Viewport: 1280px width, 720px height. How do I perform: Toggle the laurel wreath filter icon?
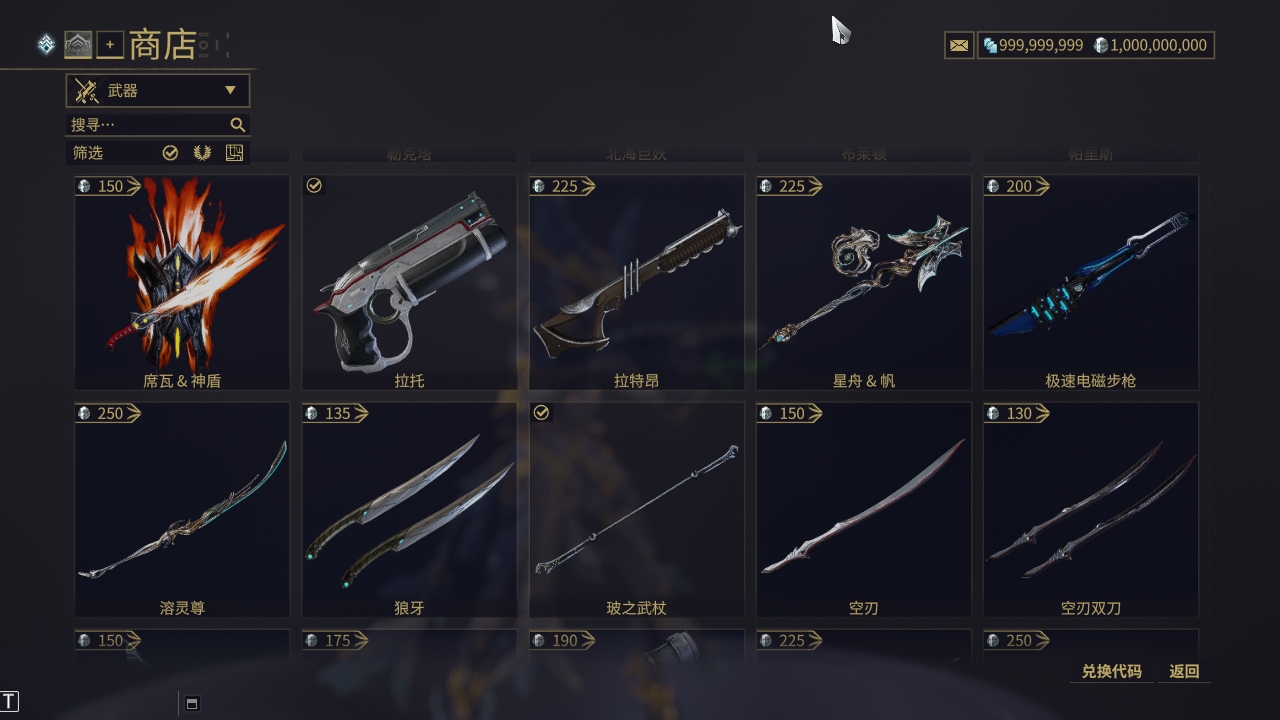202,153
